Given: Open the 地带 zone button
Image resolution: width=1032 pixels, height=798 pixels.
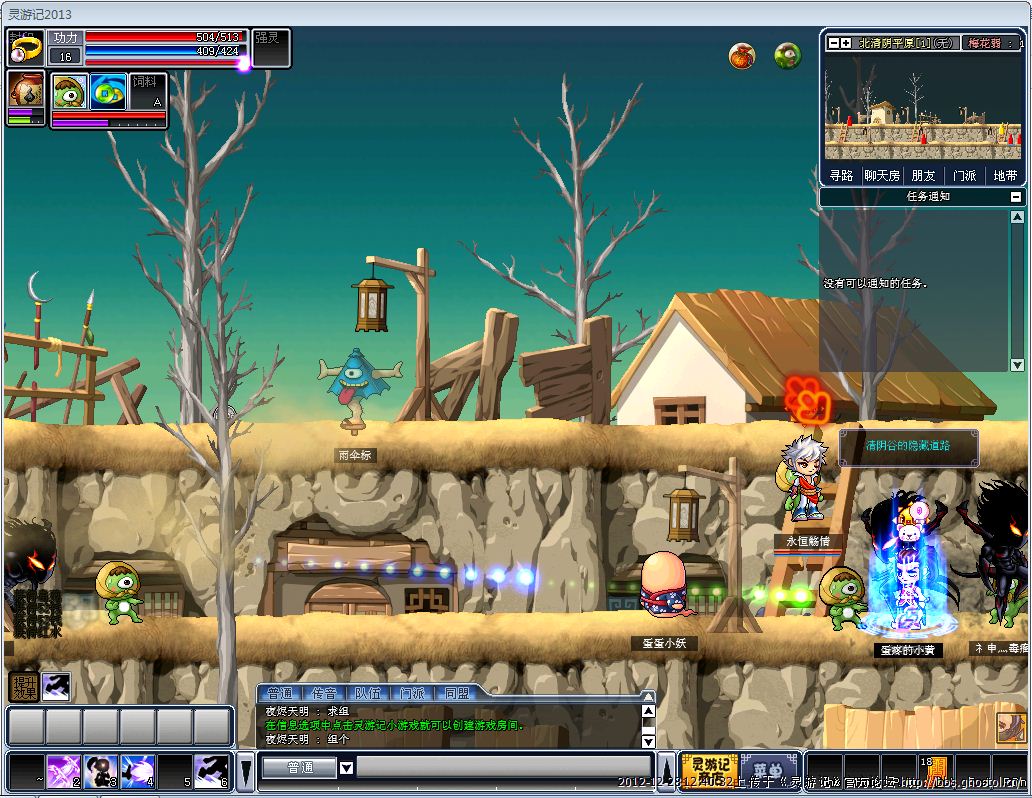Looking at the screenshot, I should point(1005,175).
